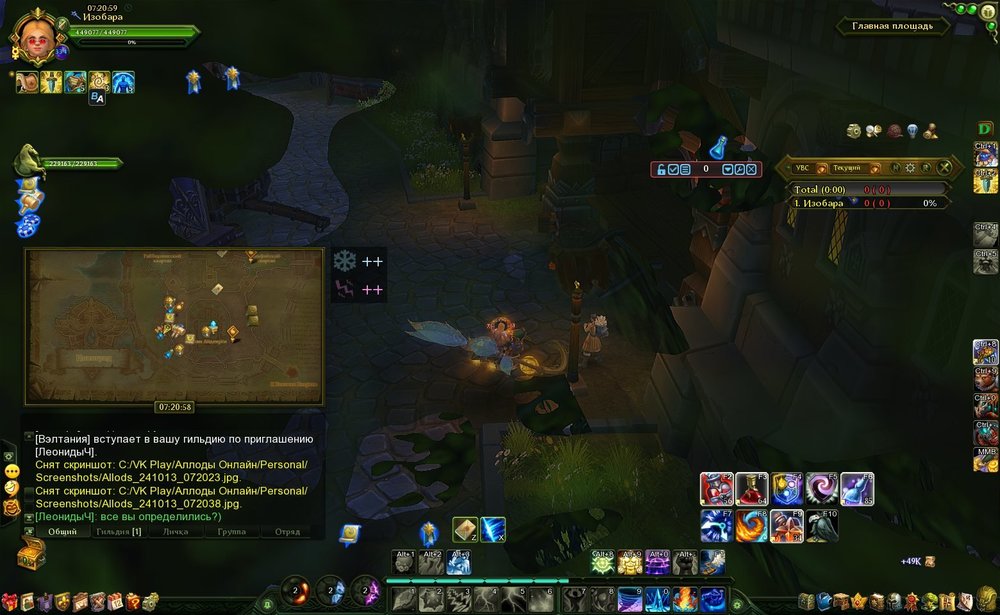Open the Отряд chat tab

pyautogui.click(x=286, y=531)
